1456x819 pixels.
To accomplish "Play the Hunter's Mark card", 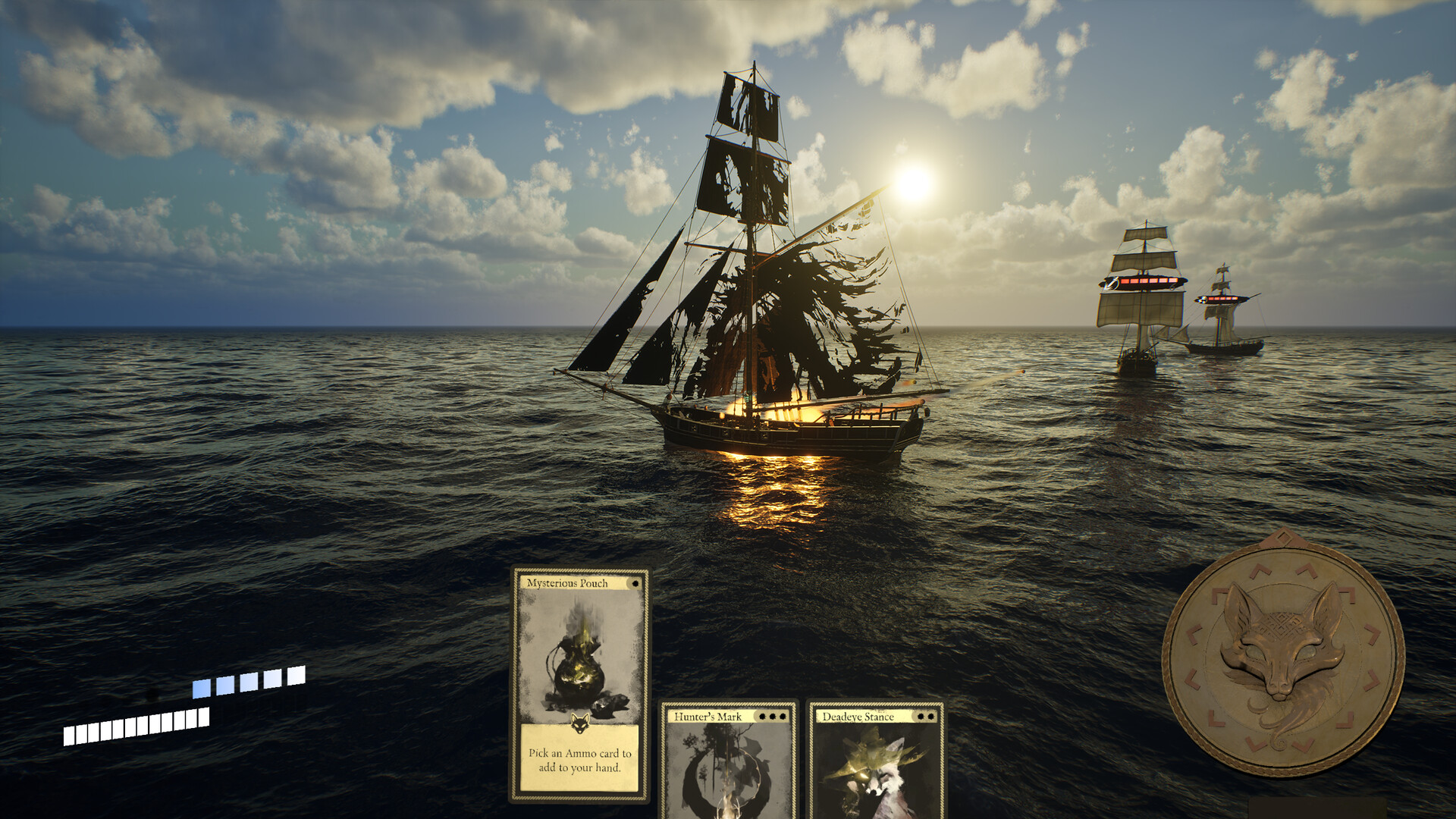I will 728,762.
